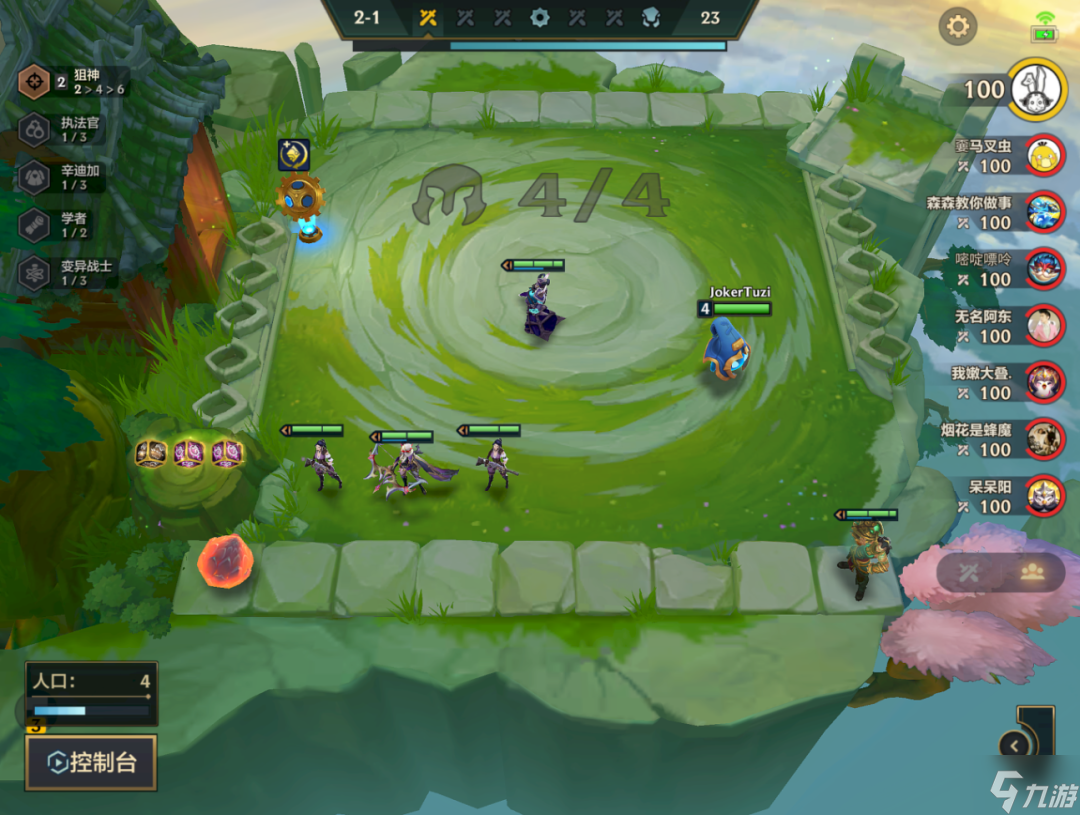Open the 控制台 console panel
Image resolution: width=1080 pixels, height=815 pixels.
[91, 763]
